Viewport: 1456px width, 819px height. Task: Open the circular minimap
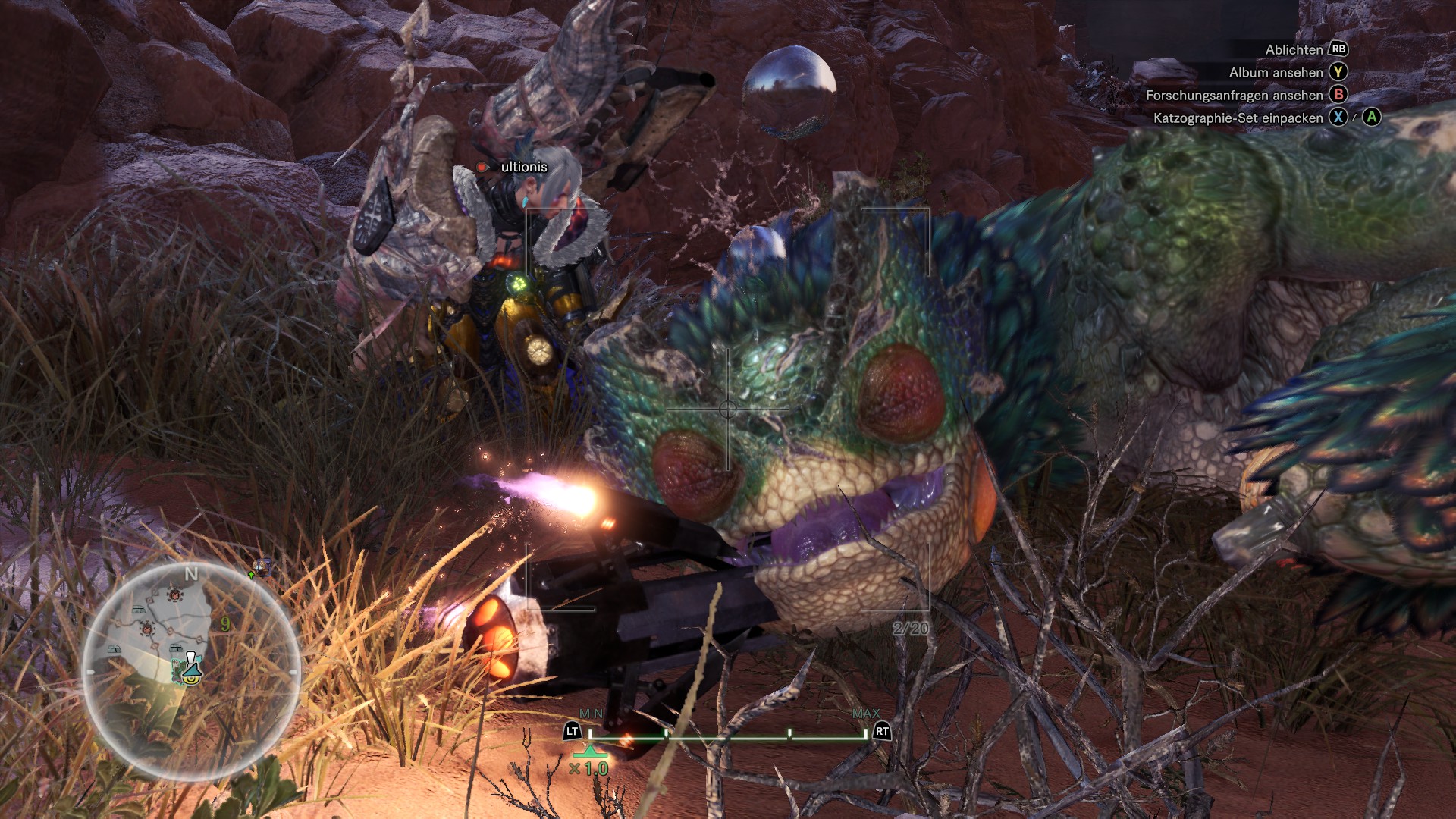pyautogui.click(x=191, y=671)
